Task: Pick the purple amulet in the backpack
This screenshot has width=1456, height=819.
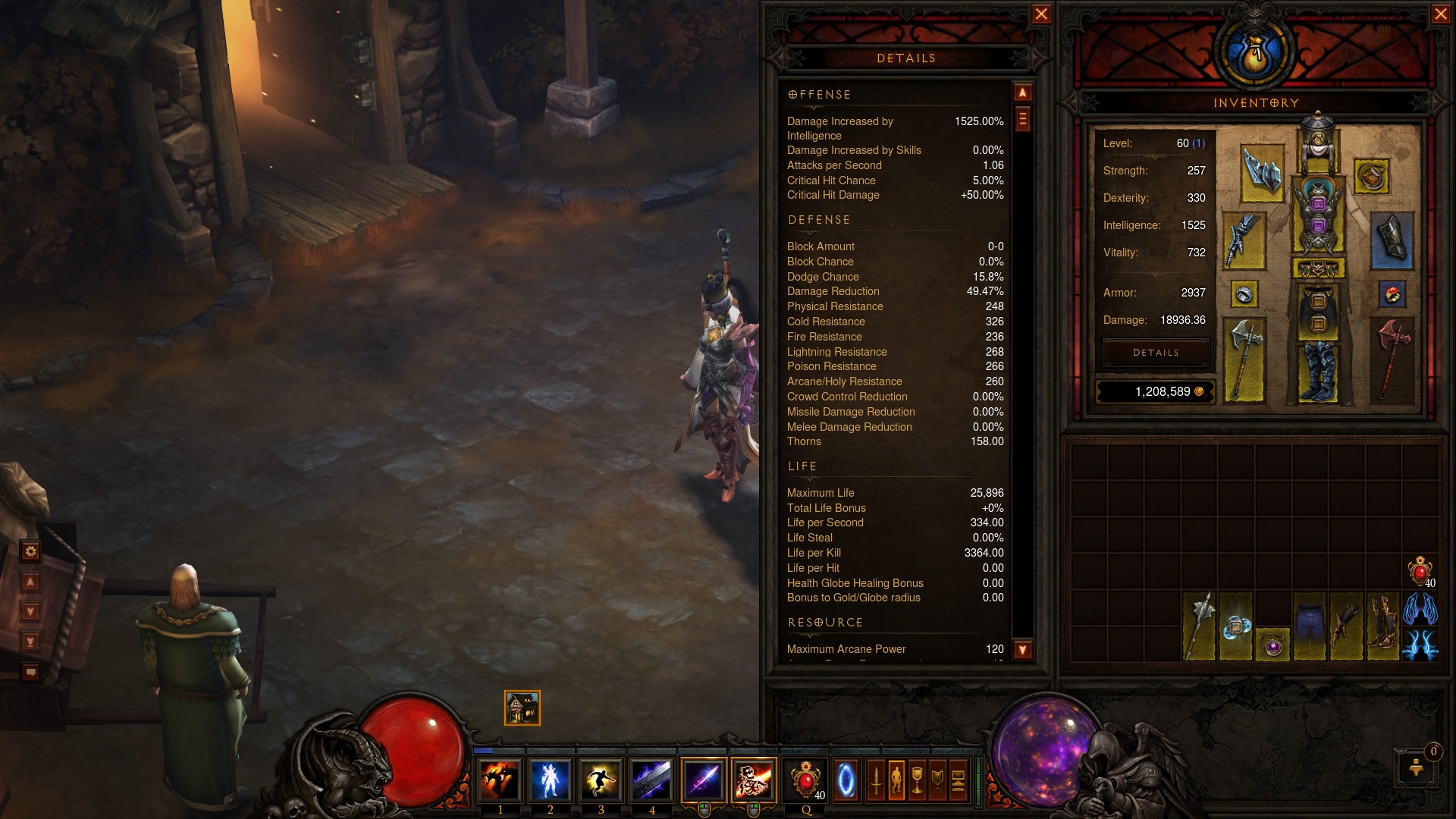Action: coord(1273,646)
